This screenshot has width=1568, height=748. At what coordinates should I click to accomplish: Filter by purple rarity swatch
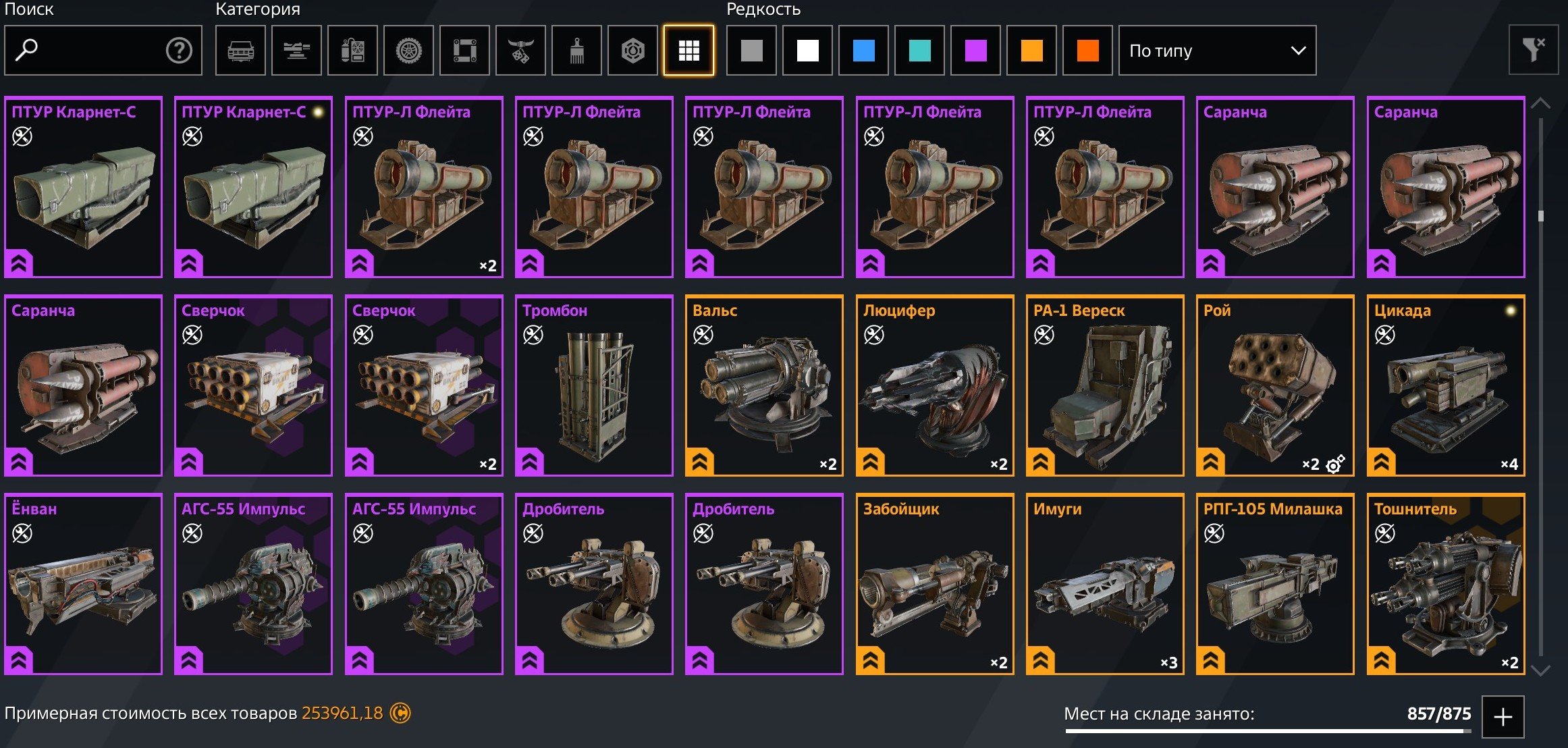point(975,51)
